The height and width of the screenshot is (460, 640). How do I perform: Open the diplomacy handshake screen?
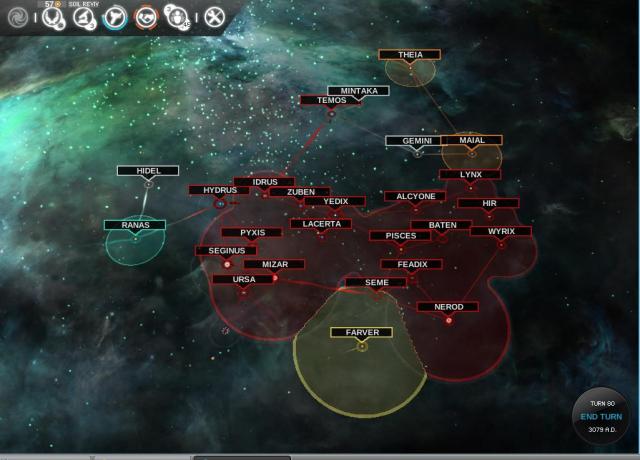[x=146, y=16]
